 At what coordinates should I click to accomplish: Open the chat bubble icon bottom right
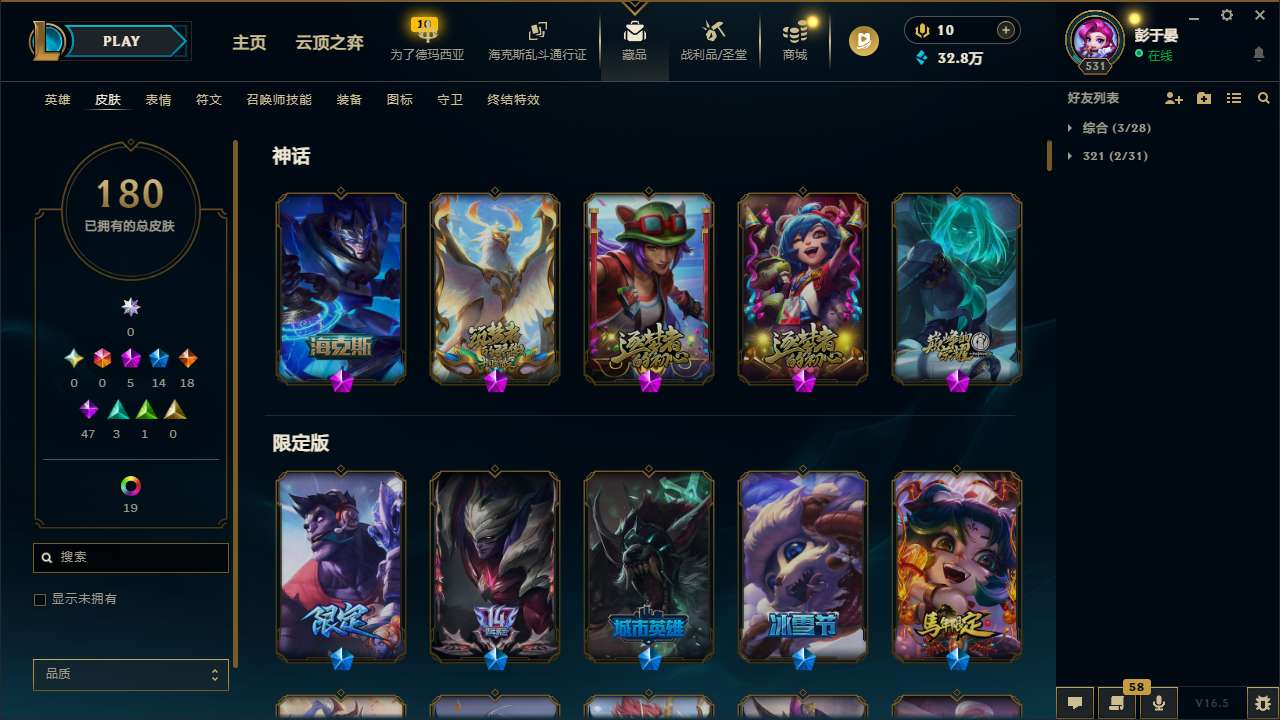[1073, 703]
